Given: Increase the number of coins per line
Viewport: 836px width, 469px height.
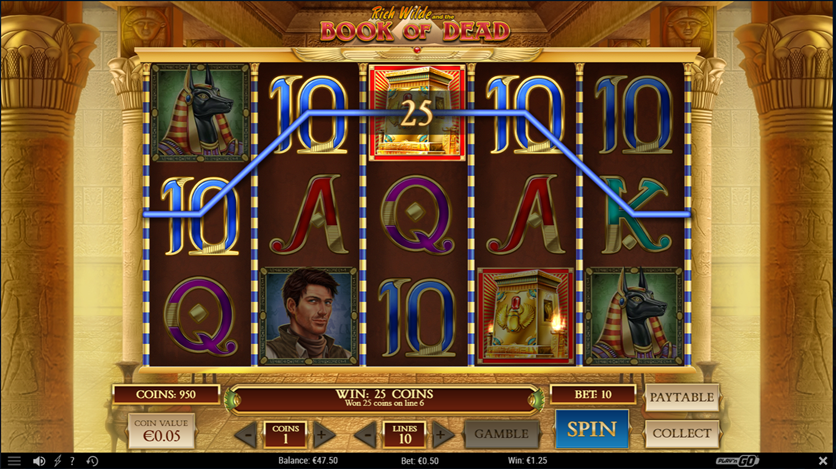Looking at the screenshot, I should [323, 435].
